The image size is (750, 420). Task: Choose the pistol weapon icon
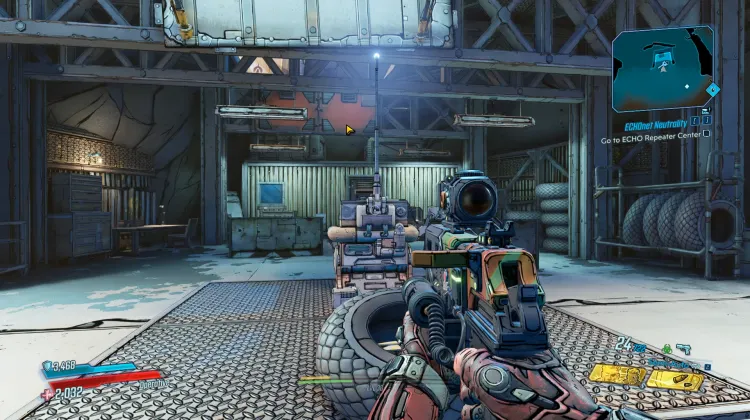tap(683, 348)
